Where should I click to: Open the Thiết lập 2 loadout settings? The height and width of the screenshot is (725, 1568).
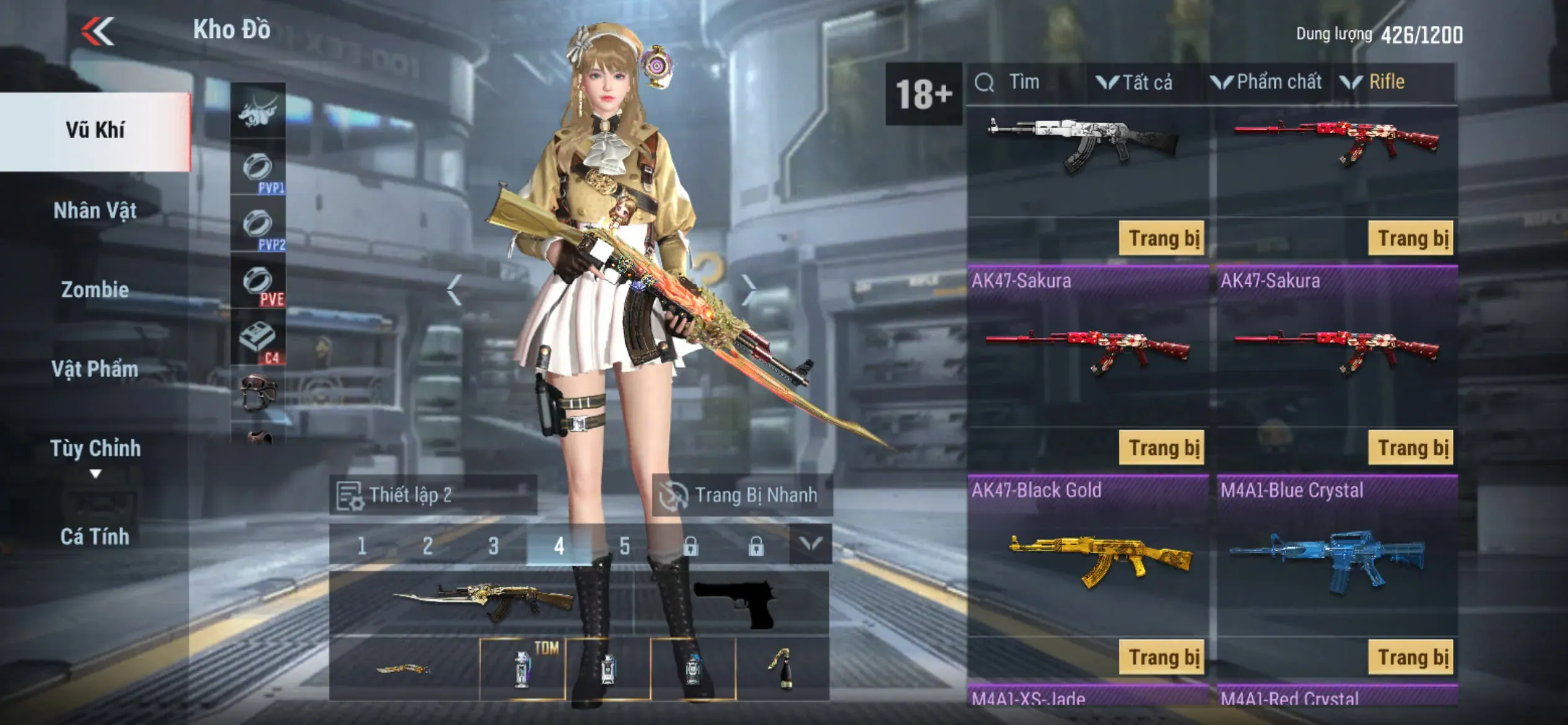432,495
